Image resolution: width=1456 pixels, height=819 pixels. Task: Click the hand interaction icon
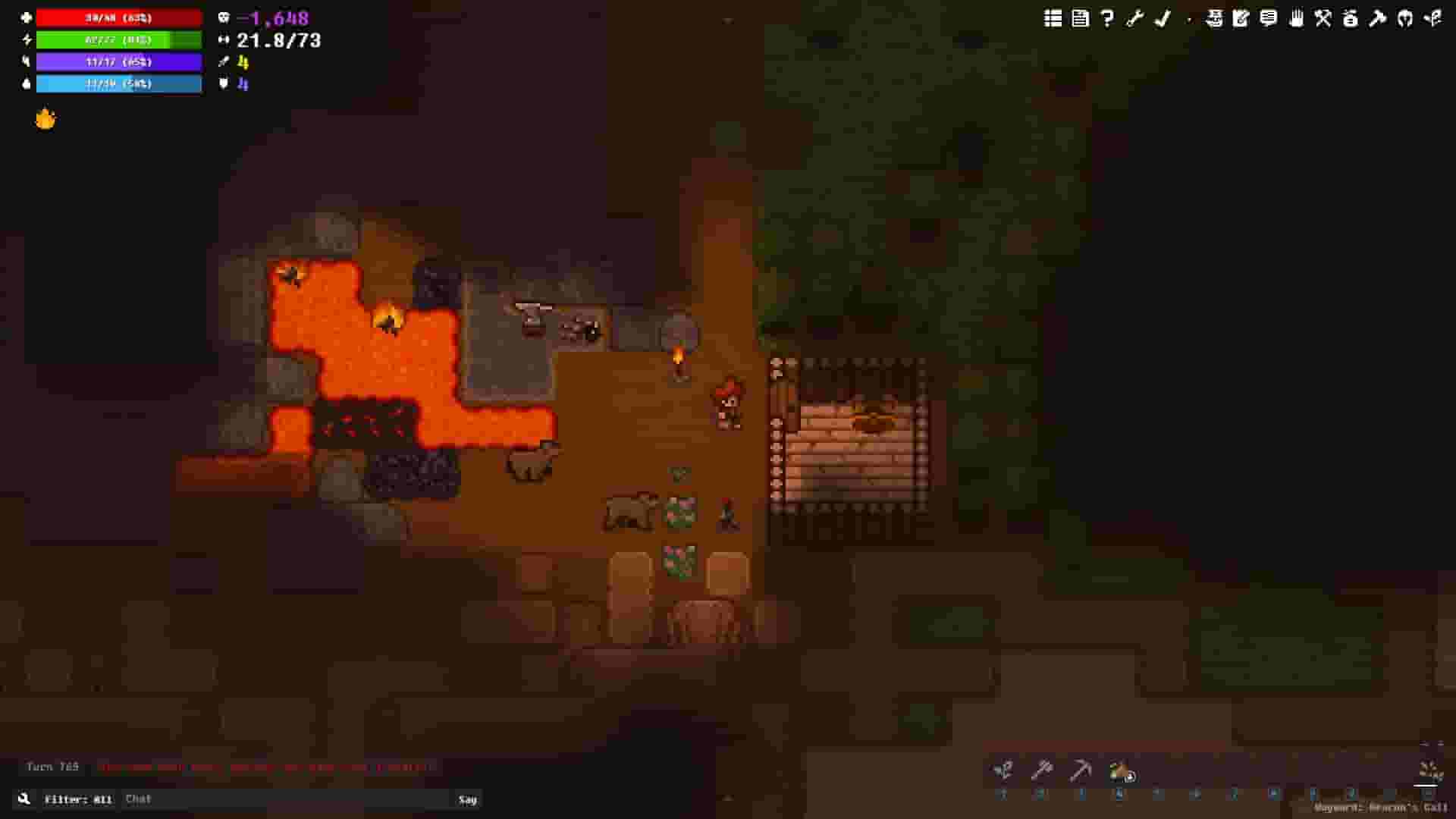point(1297,19)
